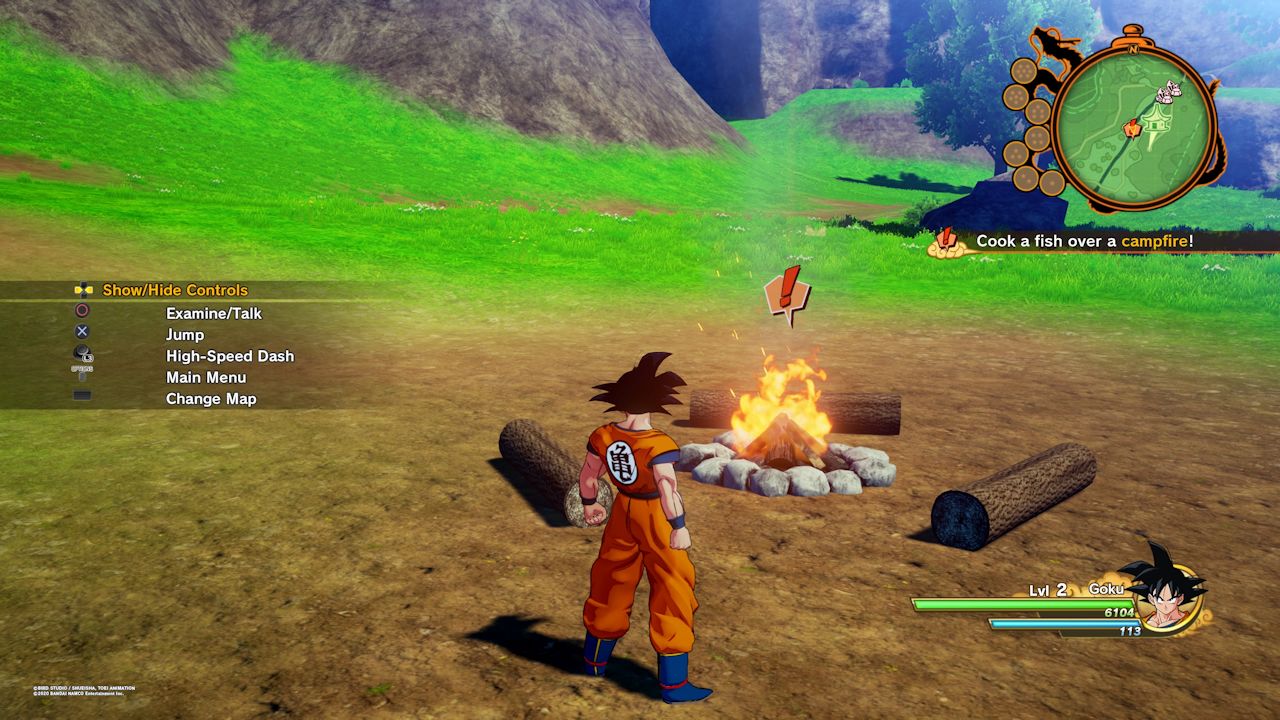Select the exclamation marker above the campfire
Image resolution: width=1280 pixels, height=720 pixels.
click(787, 294)
